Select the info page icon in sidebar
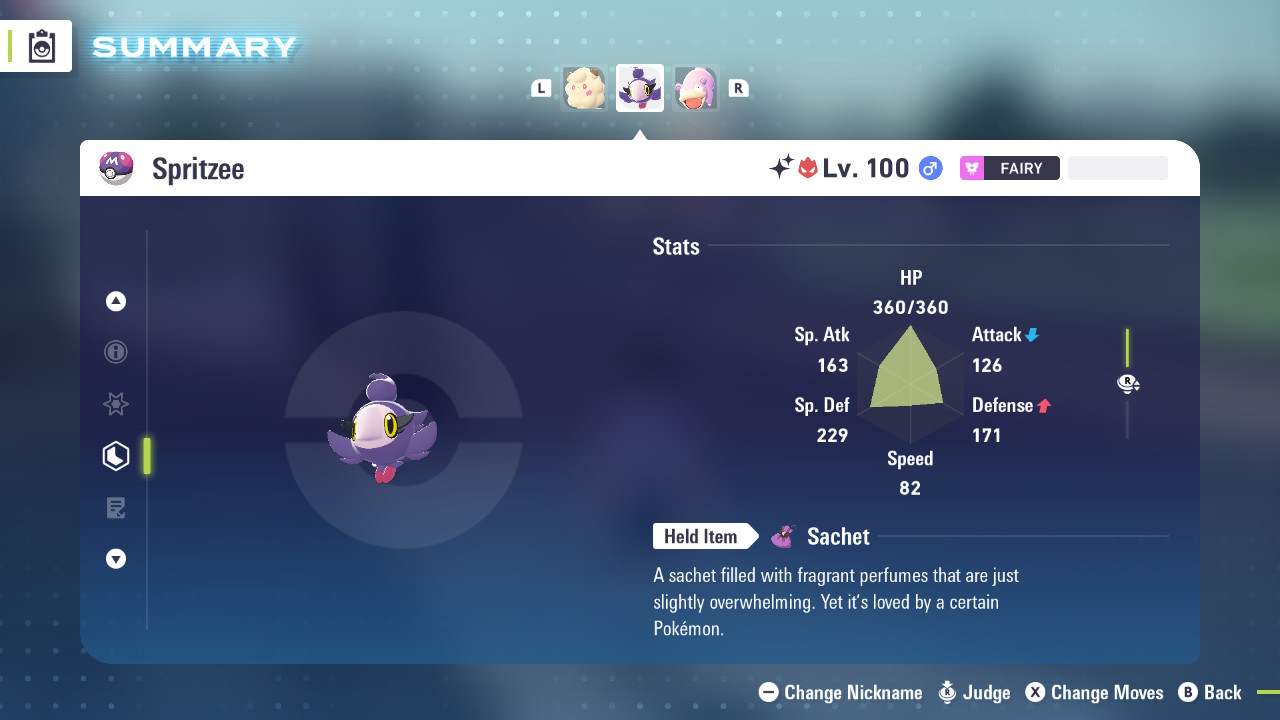The height and width of the screenshot is (720, 1280). click(x=115, y=352)
